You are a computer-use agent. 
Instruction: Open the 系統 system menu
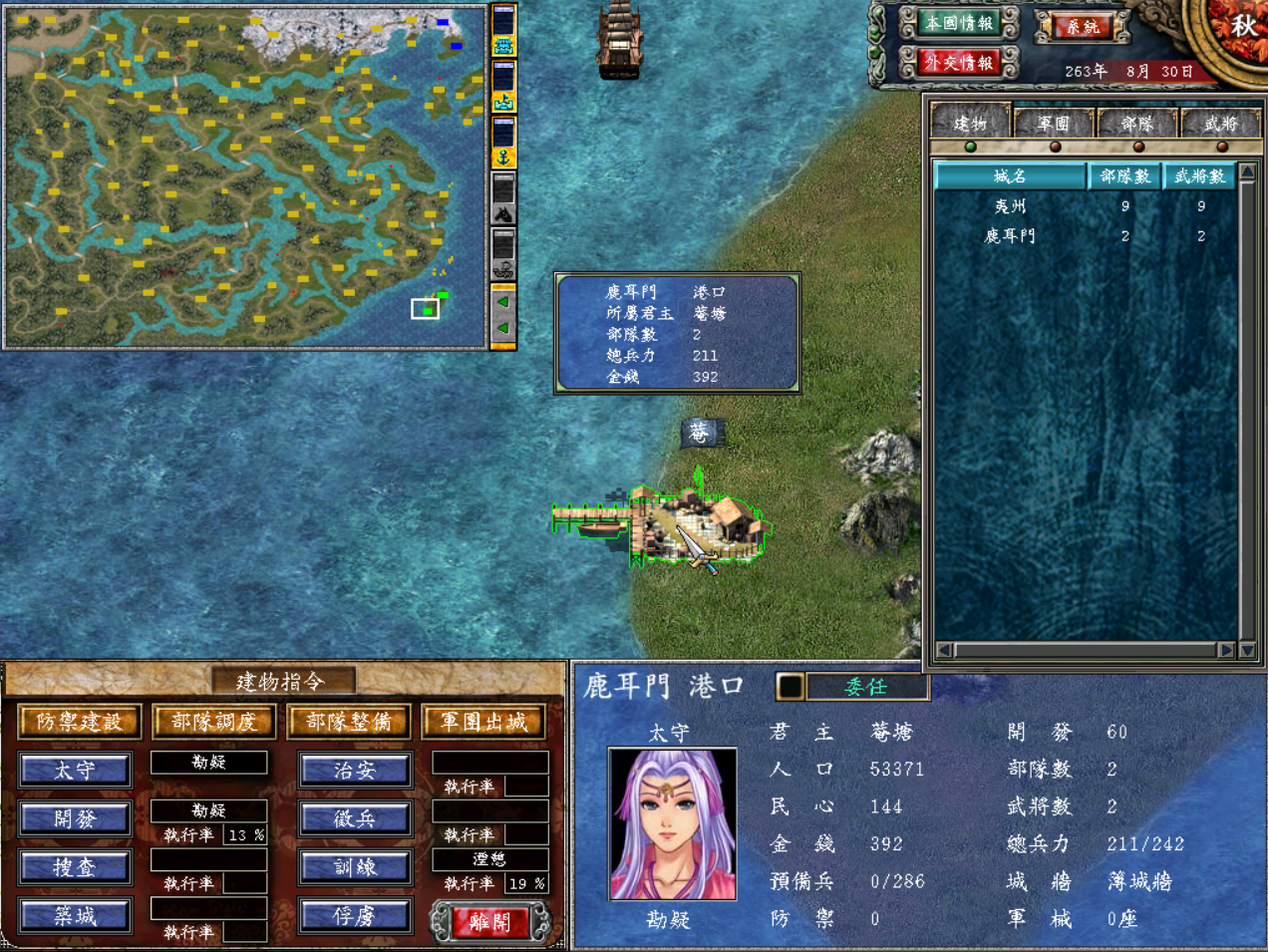pyautogui.click(x=1082, y=27)
